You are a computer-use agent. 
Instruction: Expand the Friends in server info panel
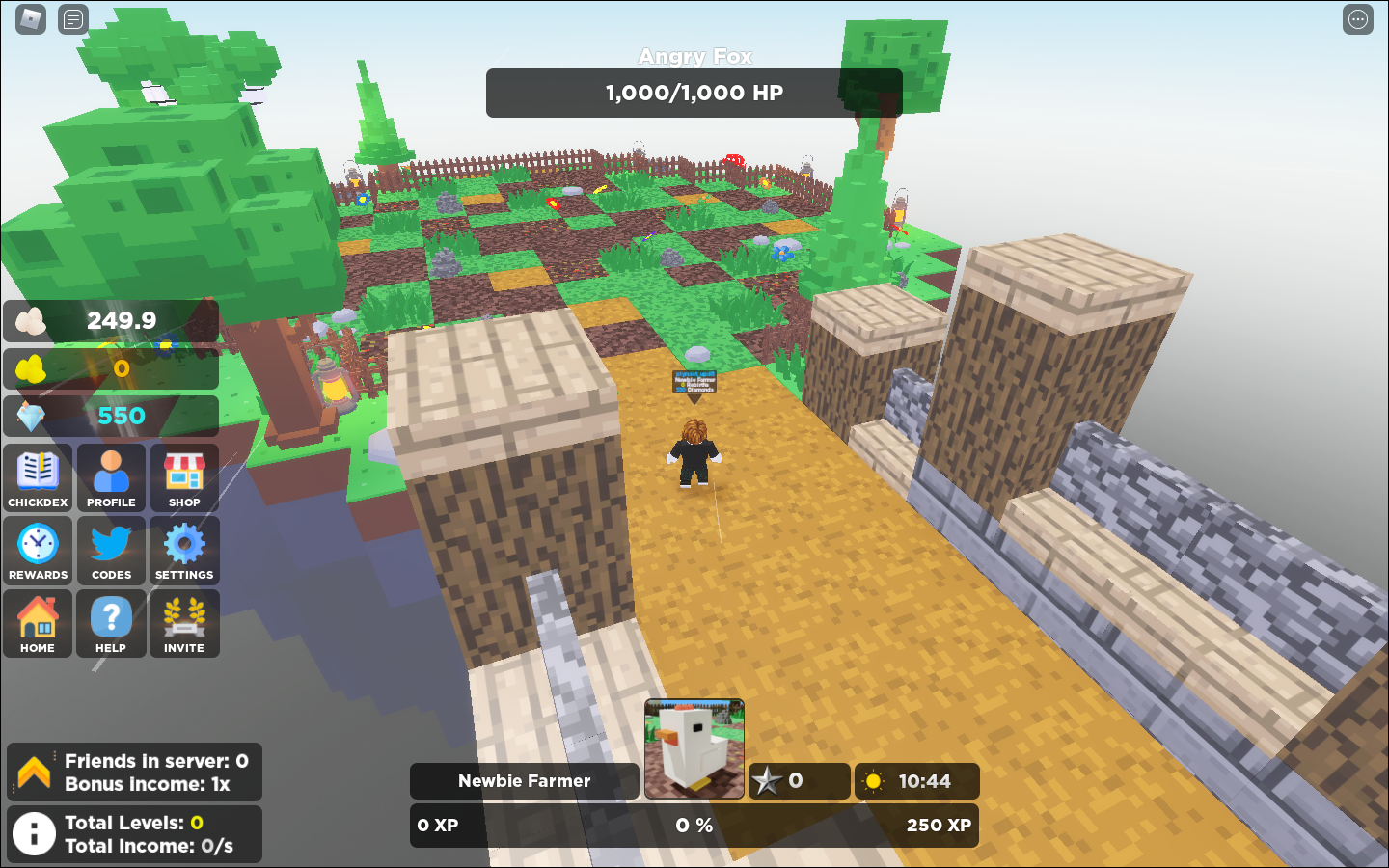coord(134,772)
